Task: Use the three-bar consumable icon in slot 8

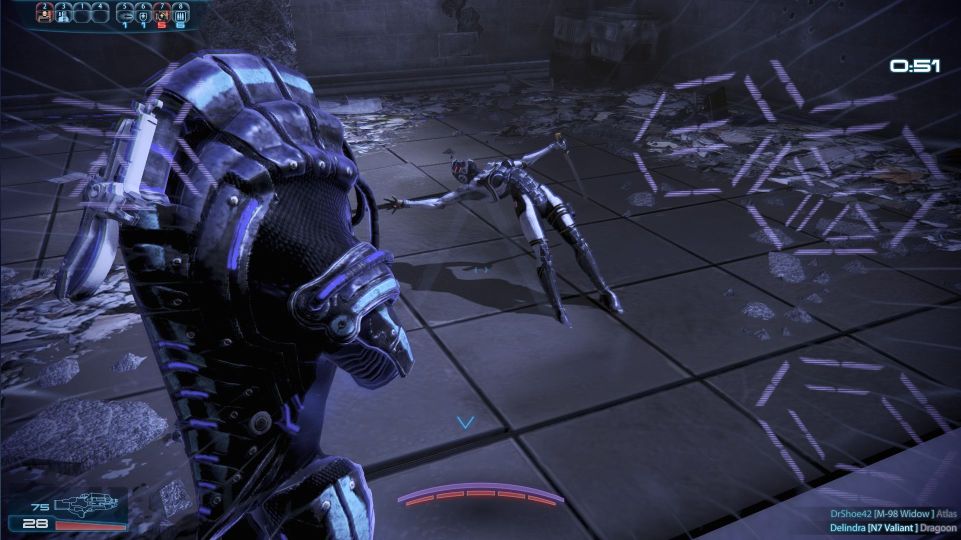Action: tap(180, 15)
